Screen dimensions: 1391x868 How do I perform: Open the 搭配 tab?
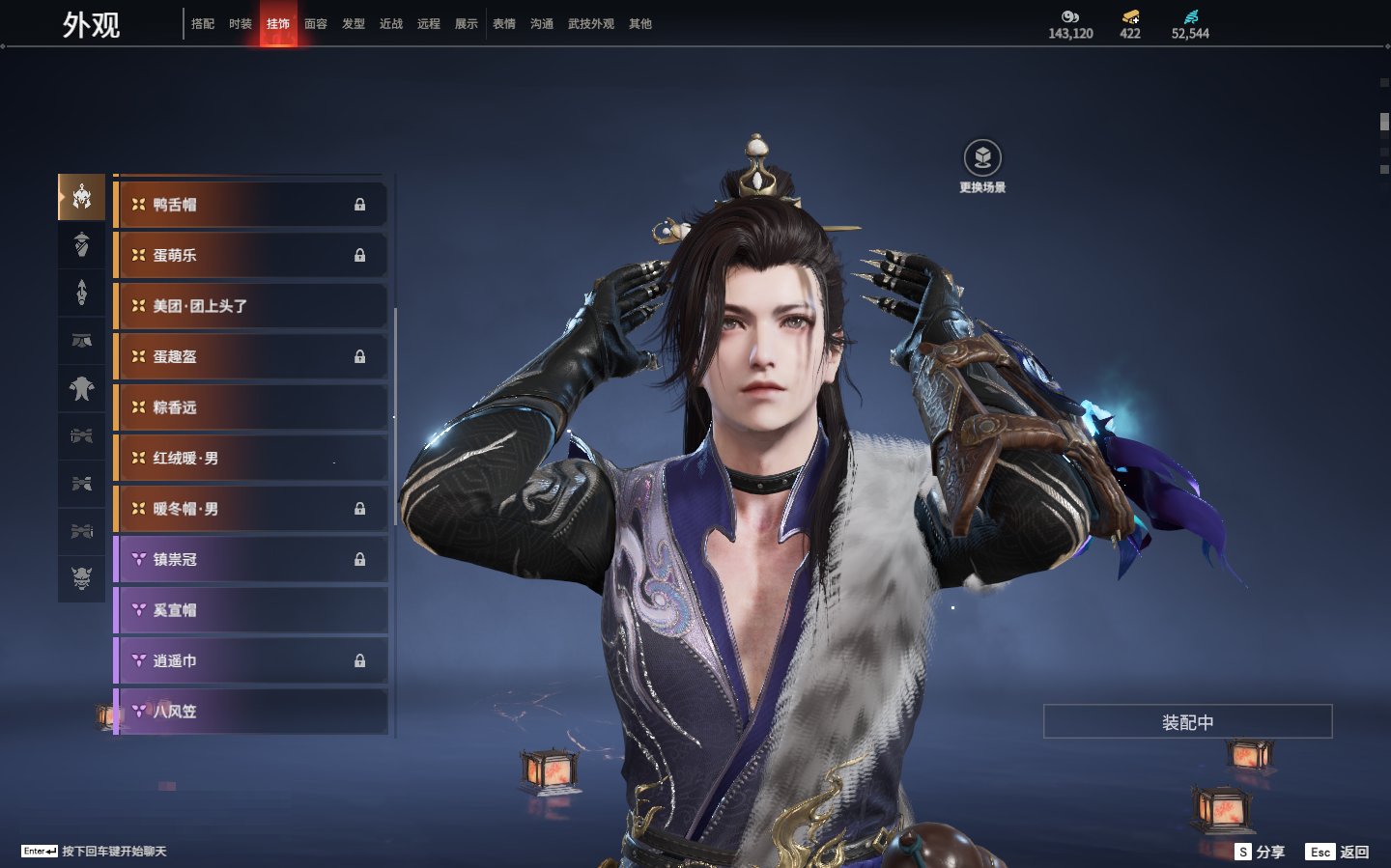[203, 24]
